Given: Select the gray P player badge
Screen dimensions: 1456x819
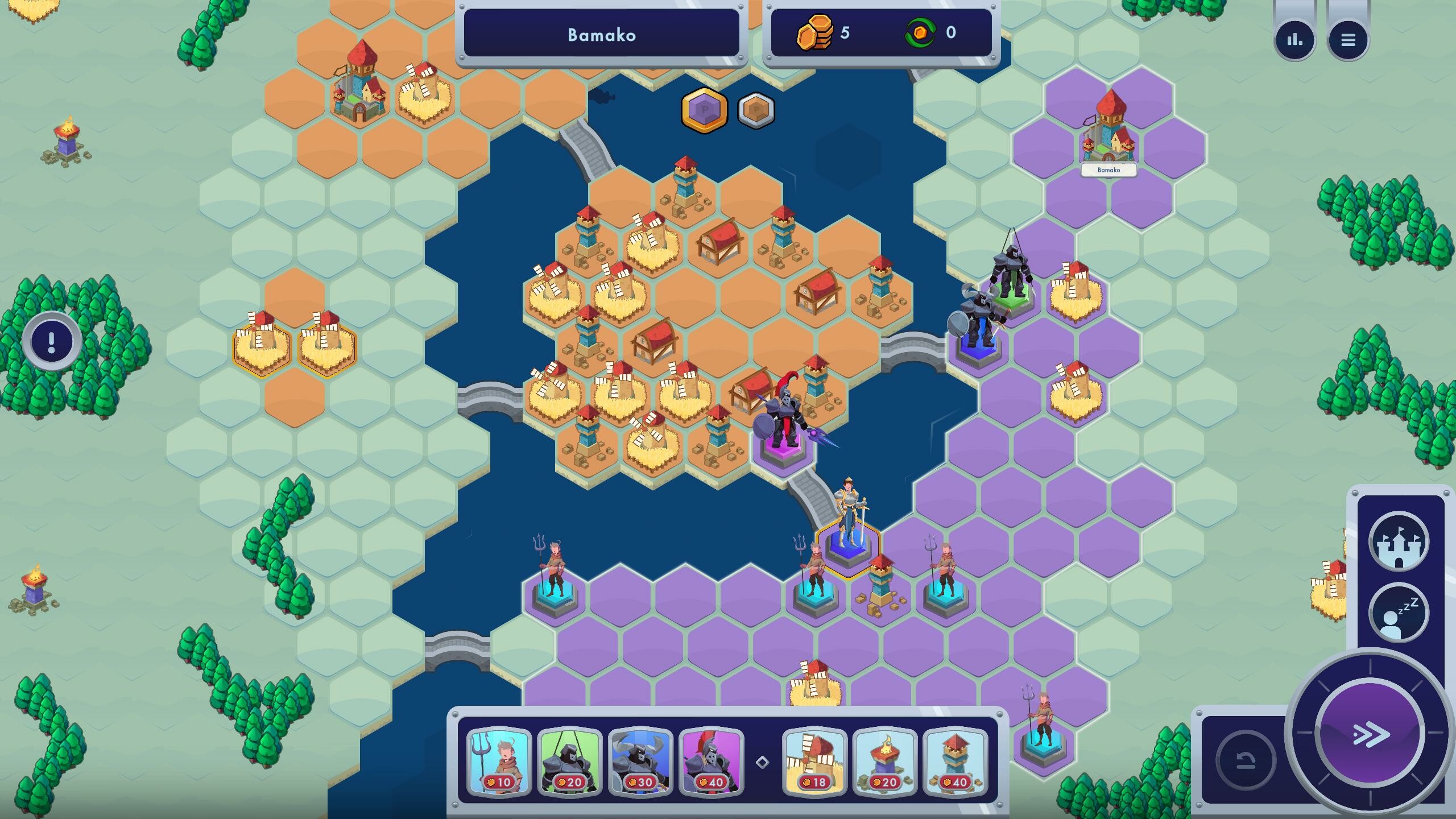Looking at the screenshot, I should pos(756,111).
